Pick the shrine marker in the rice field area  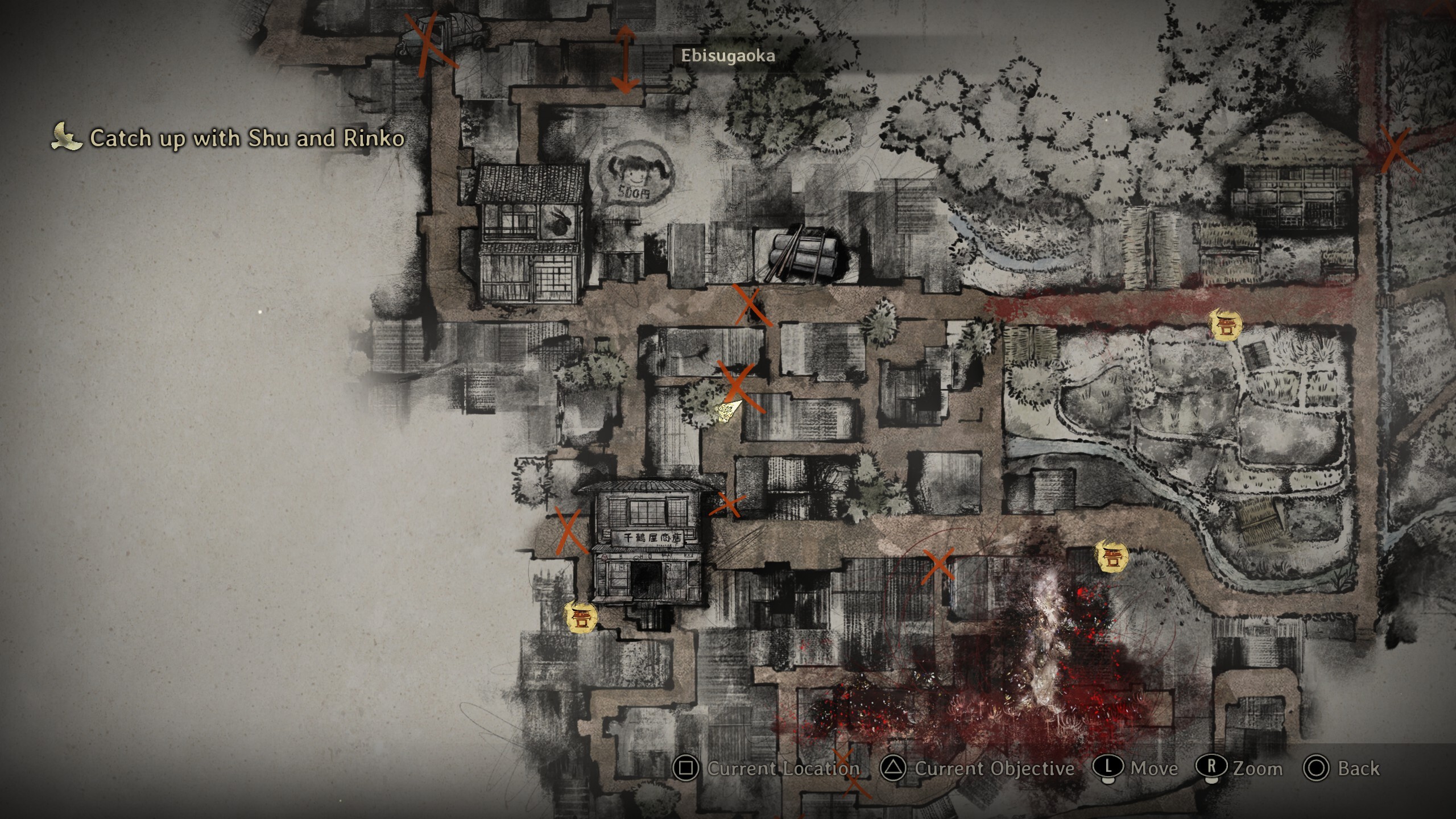tap(1225, 325)
